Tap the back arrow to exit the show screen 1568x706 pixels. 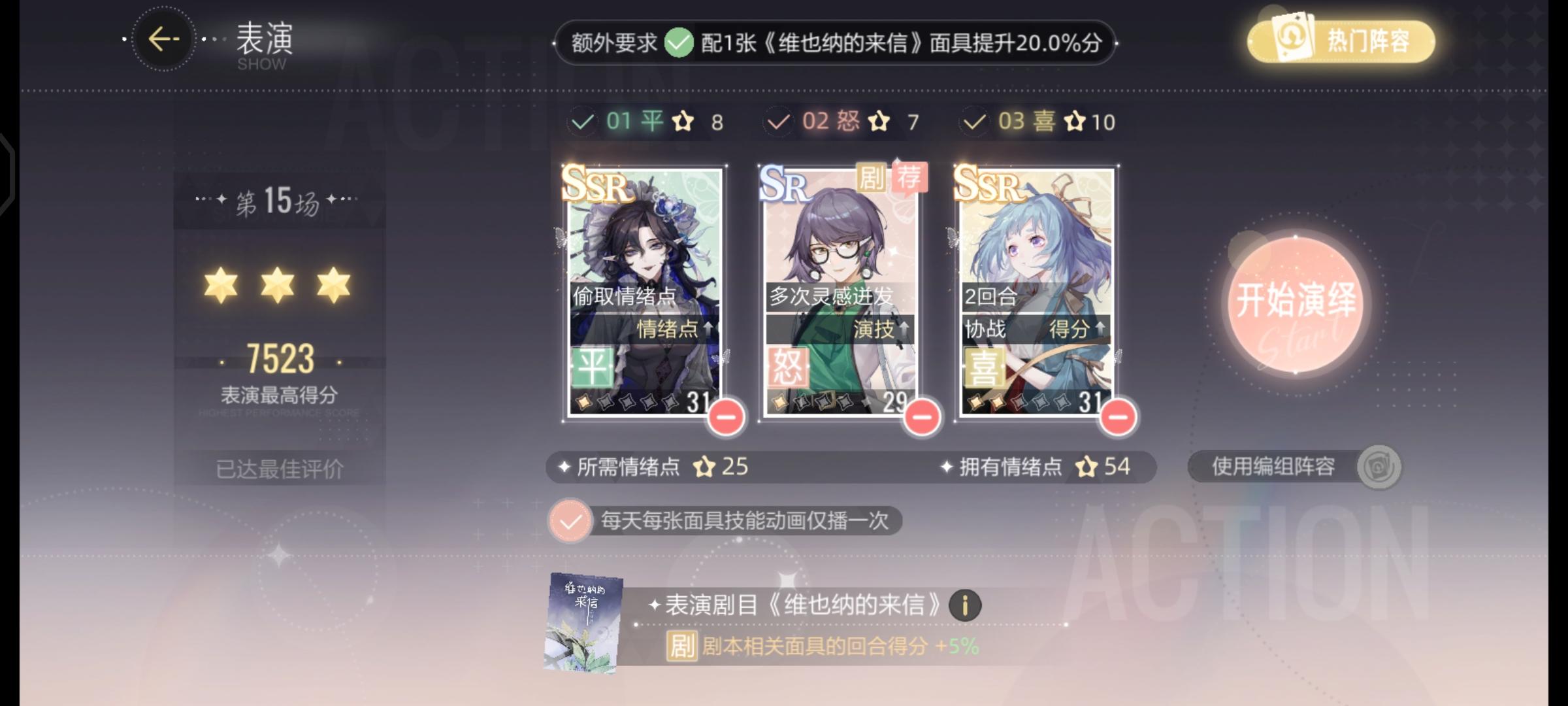tap(165, 39)
